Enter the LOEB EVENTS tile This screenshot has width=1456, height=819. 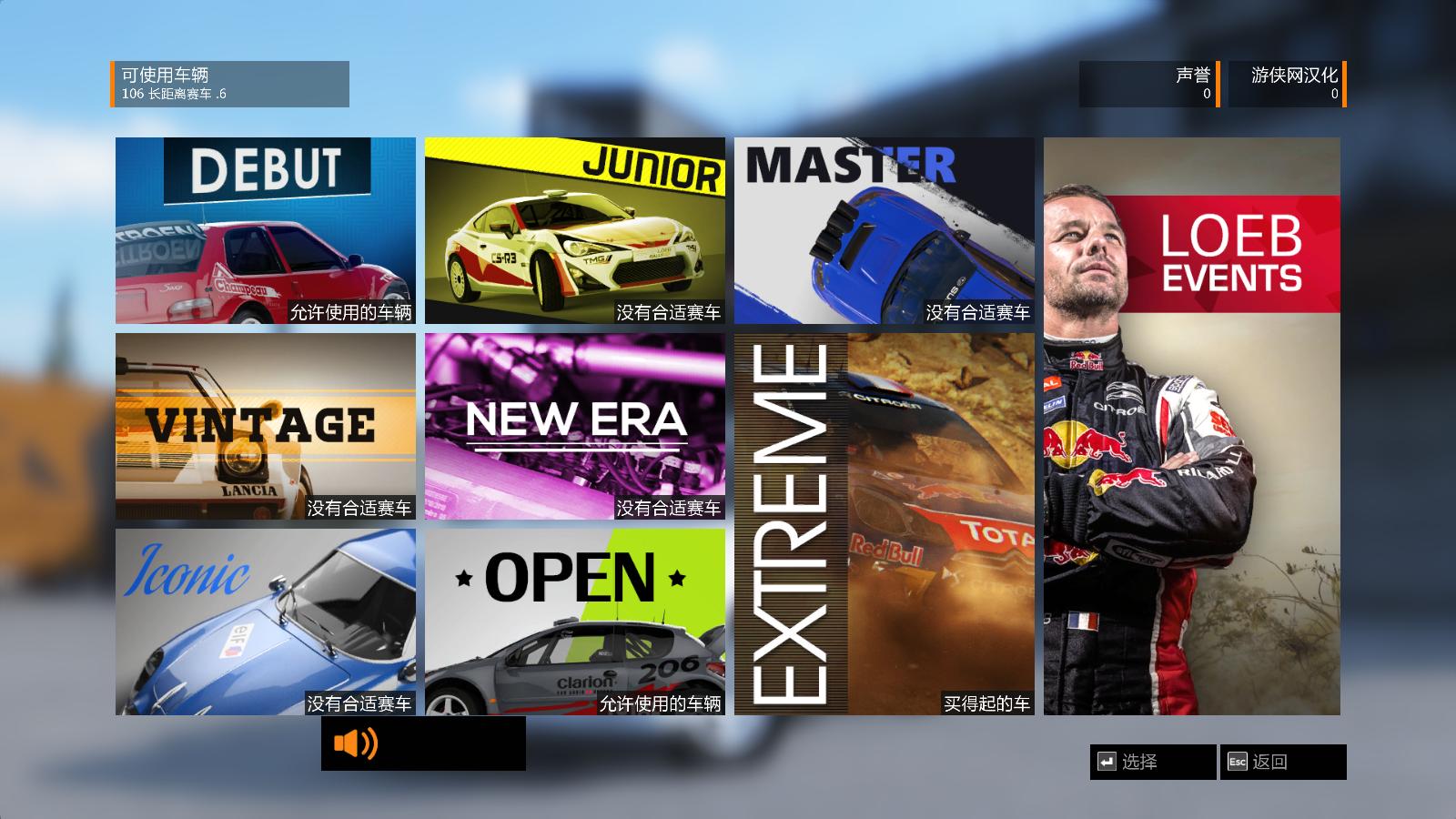tap(1191, 426)
